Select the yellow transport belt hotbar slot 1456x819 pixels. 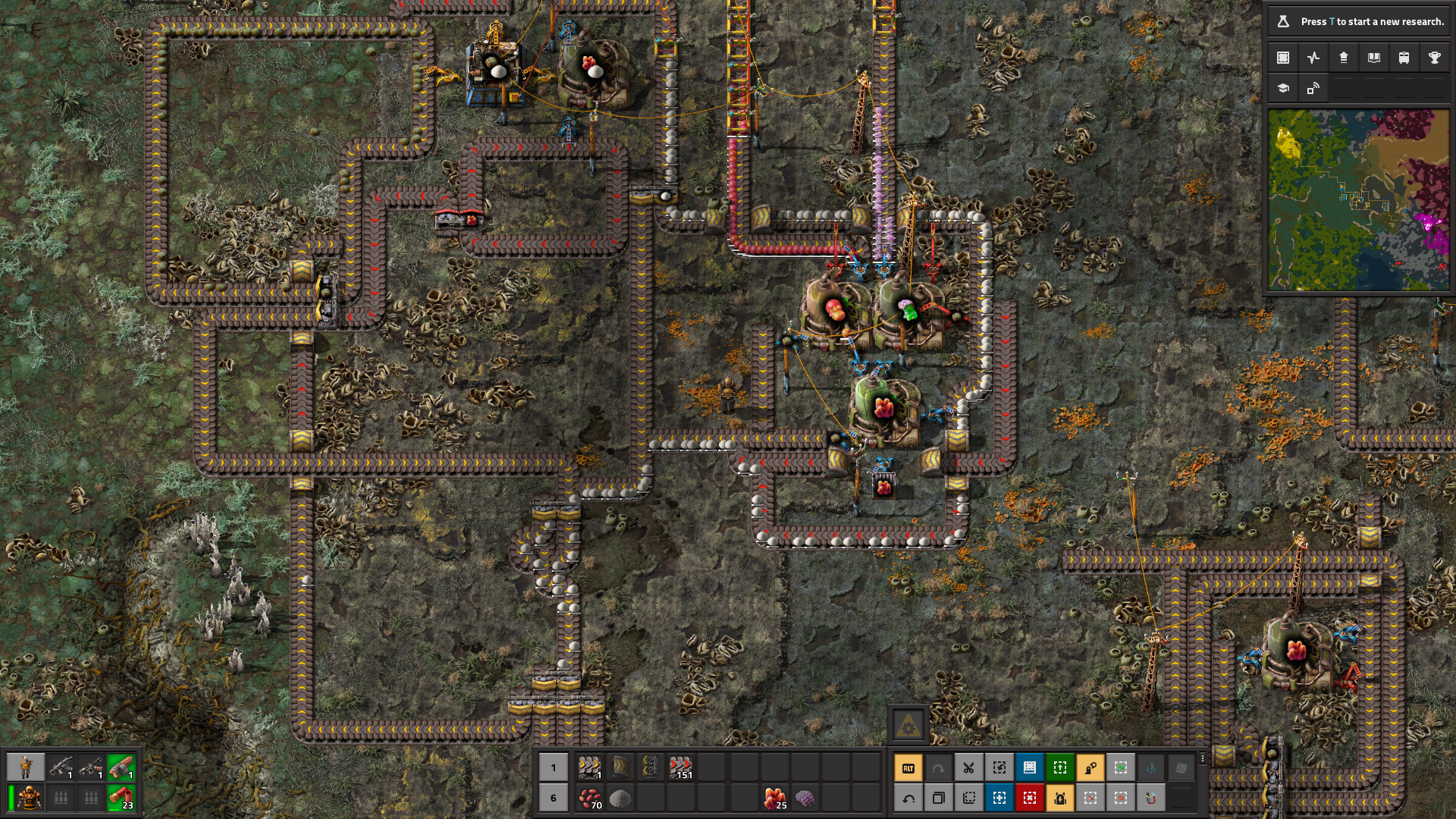pyautogui.click(x=589, y=767)
